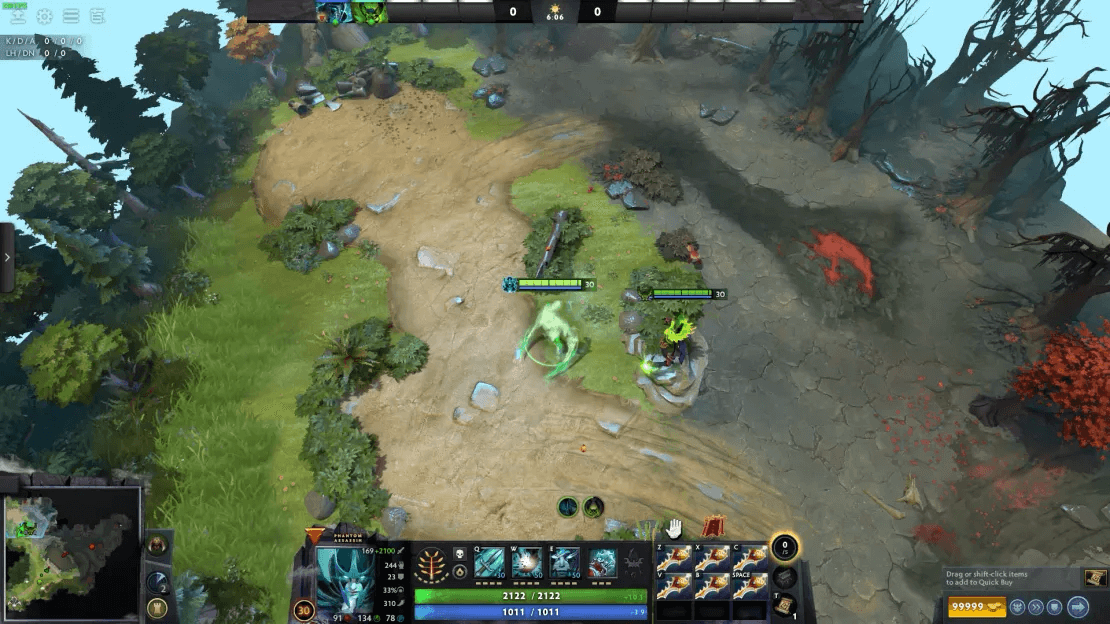1110x624 pixels.
Task: Open the main menu hamburger icon
Action: [x=71, y=16]
